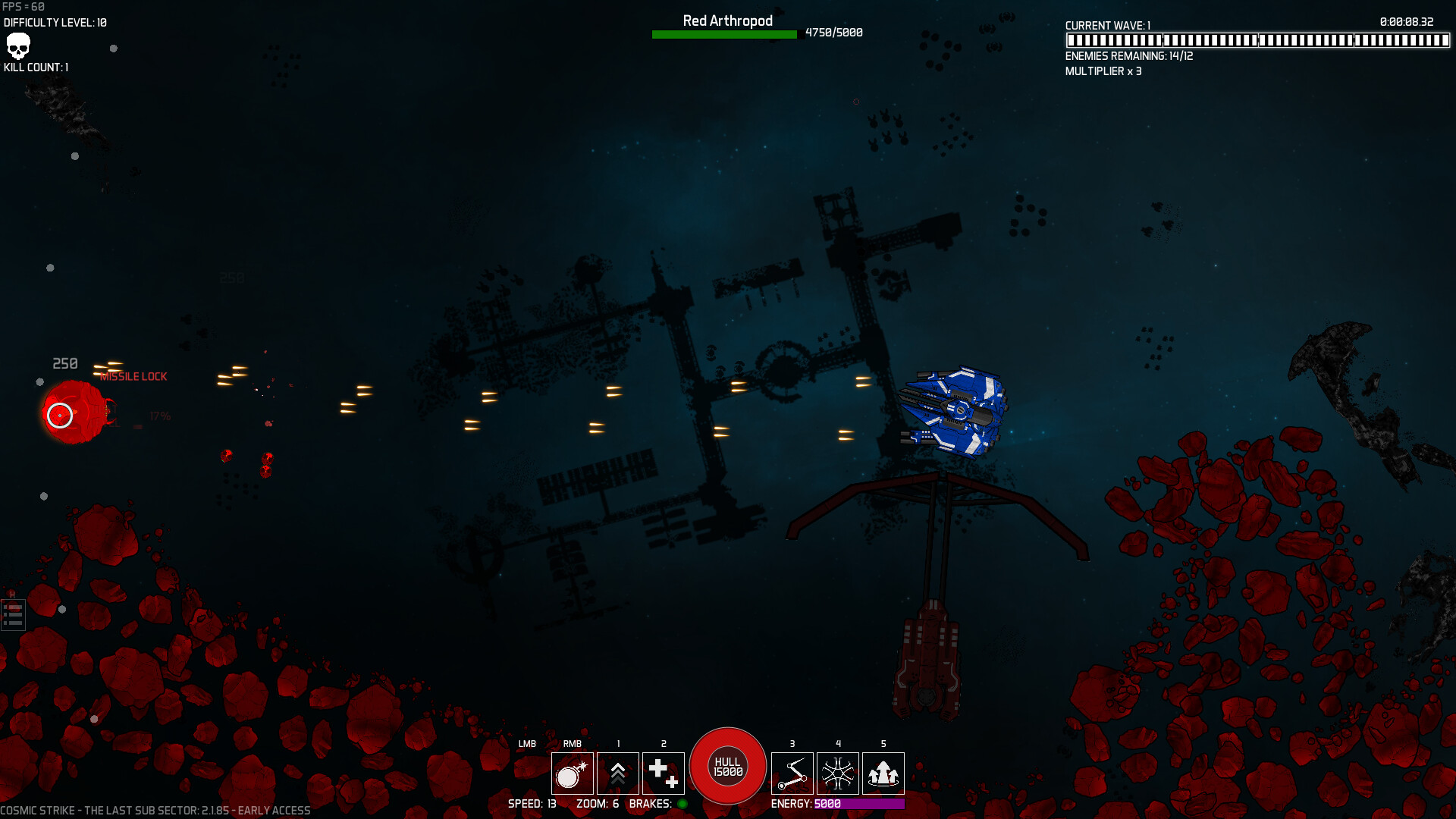
Task: Click the purple ENERGY 5000 bar
Action: pyautogui.click(x=861, y=804)
